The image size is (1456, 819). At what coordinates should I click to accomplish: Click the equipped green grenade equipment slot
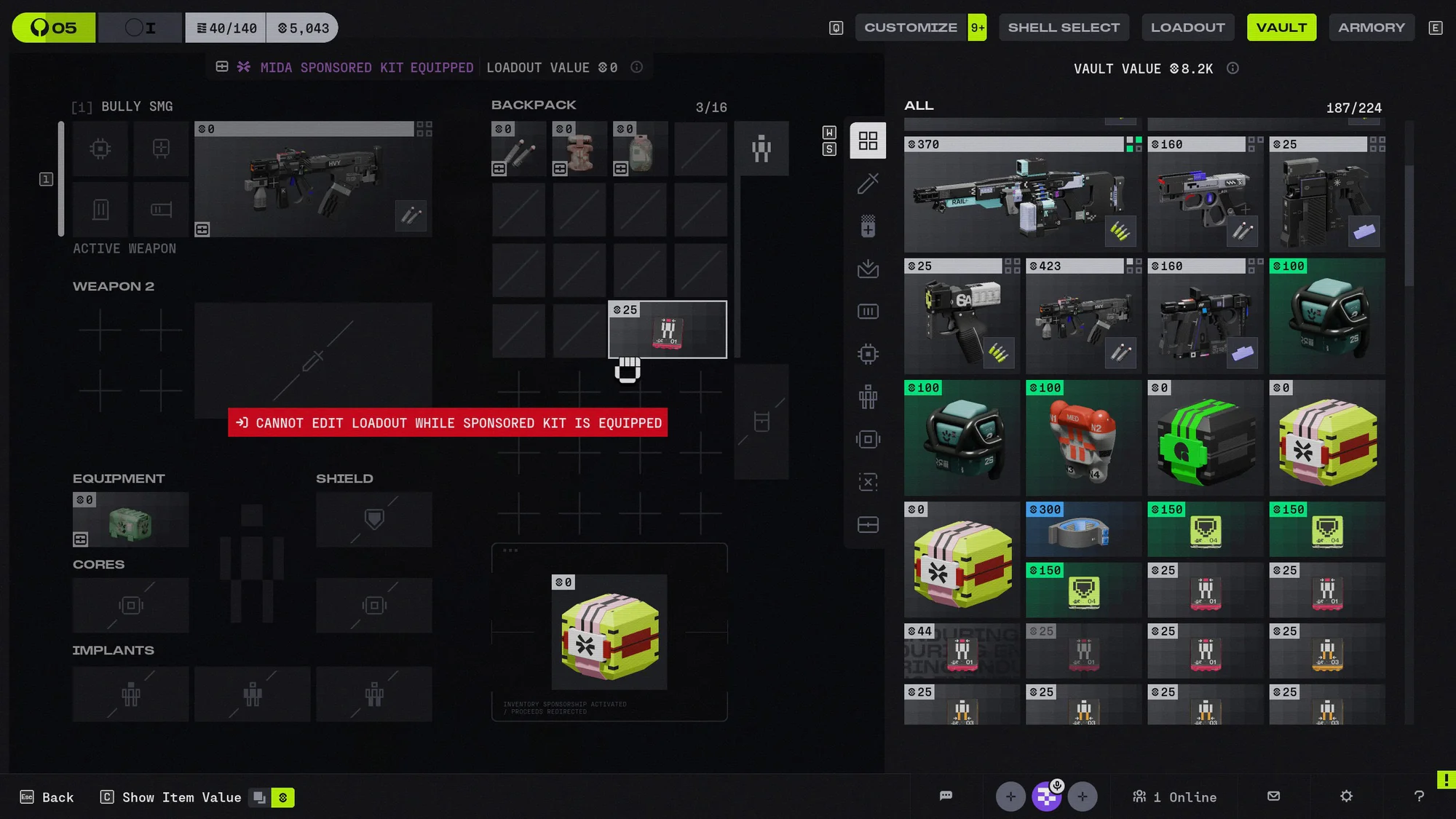(130, 520)
